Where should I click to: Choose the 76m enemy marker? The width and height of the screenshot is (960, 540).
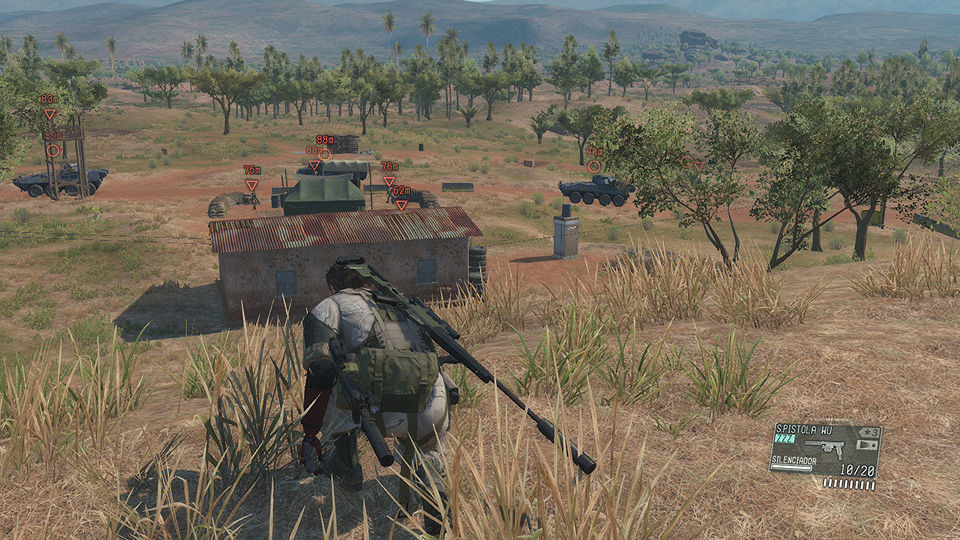tap(389, 181)
